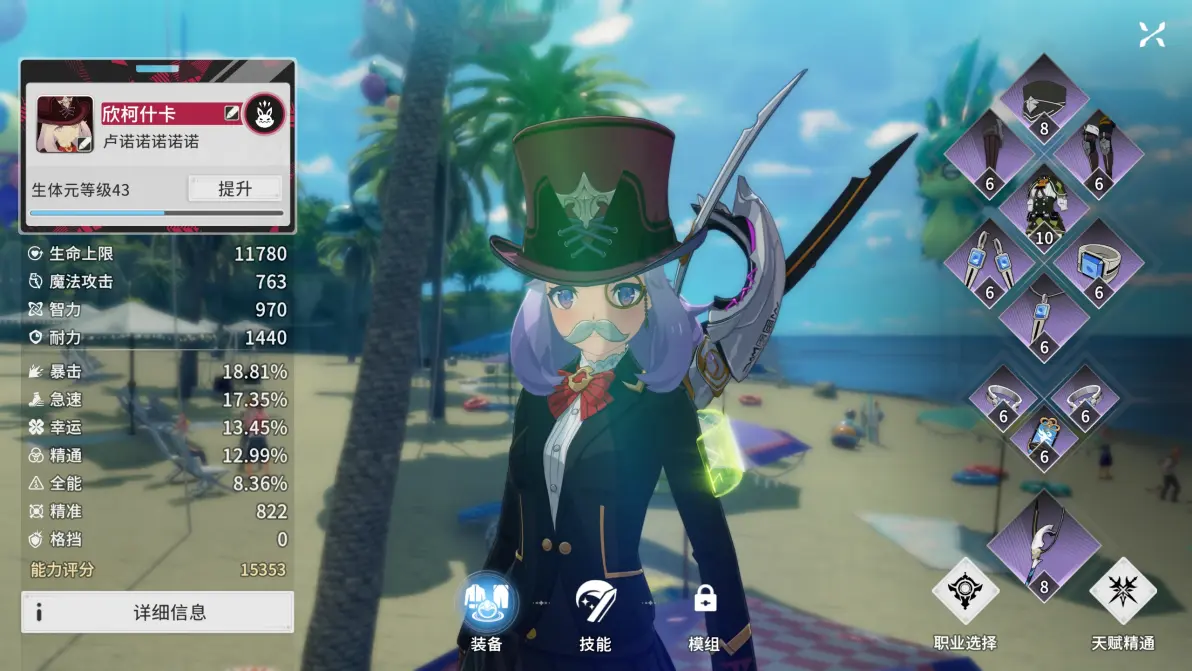Image resolution: width=1192 pixels, height=671 pixels.
Task: Open 天赋精通 talent mastery
Action: tap(1123, 600)
